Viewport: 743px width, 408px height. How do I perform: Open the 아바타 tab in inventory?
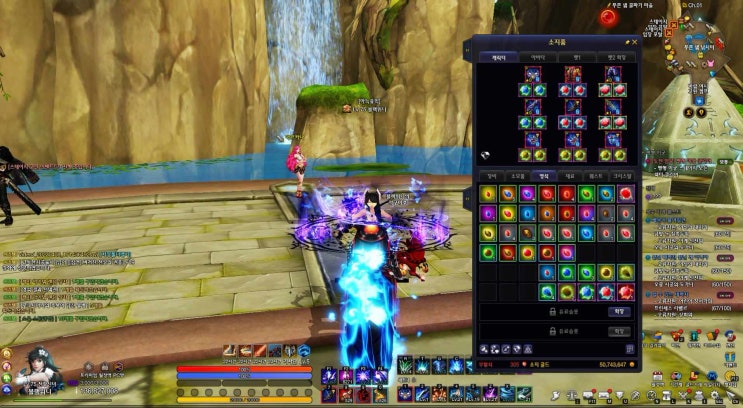[x=538, y=58]
